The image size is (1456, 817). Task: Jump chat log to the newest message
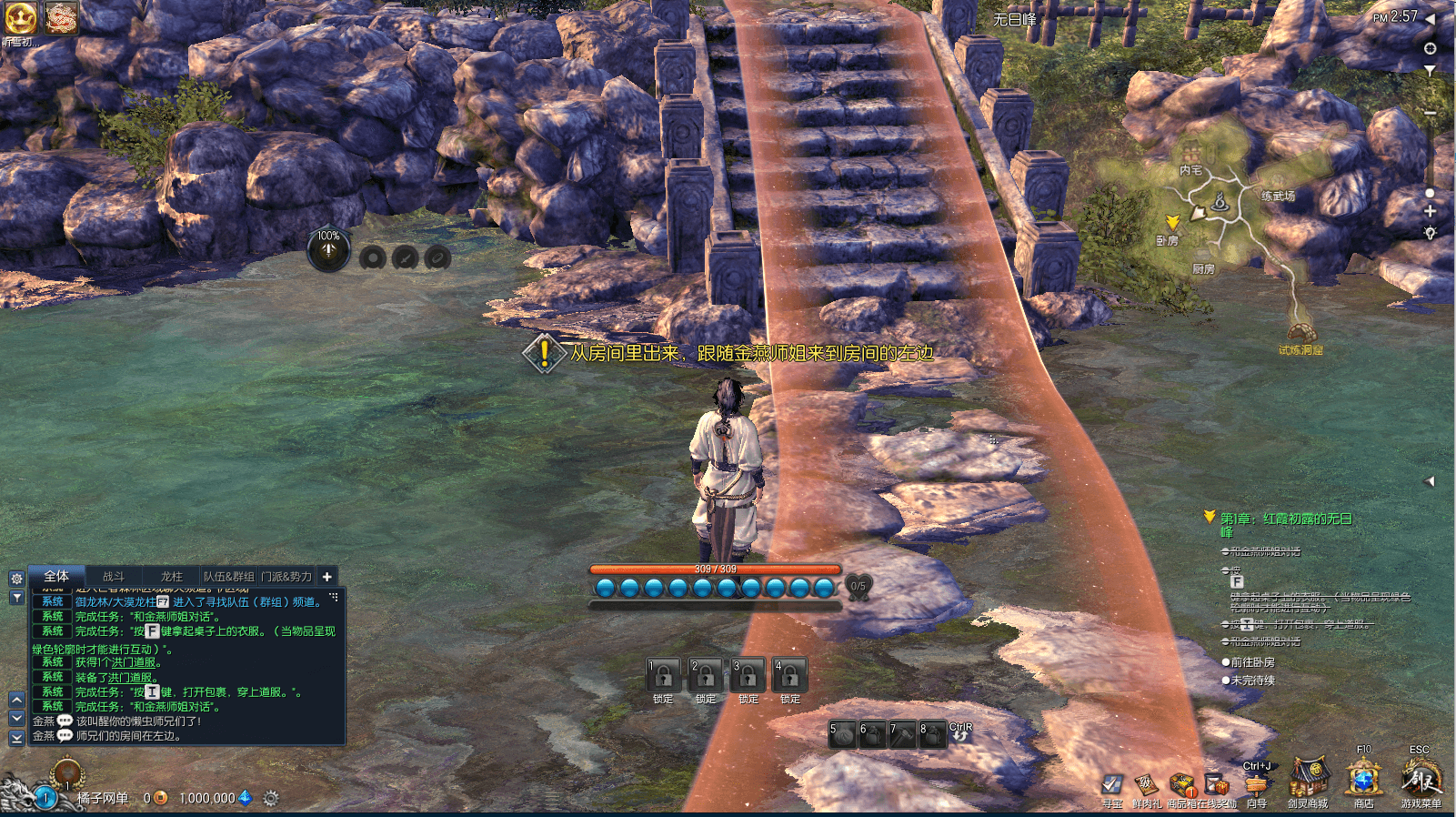16,739
